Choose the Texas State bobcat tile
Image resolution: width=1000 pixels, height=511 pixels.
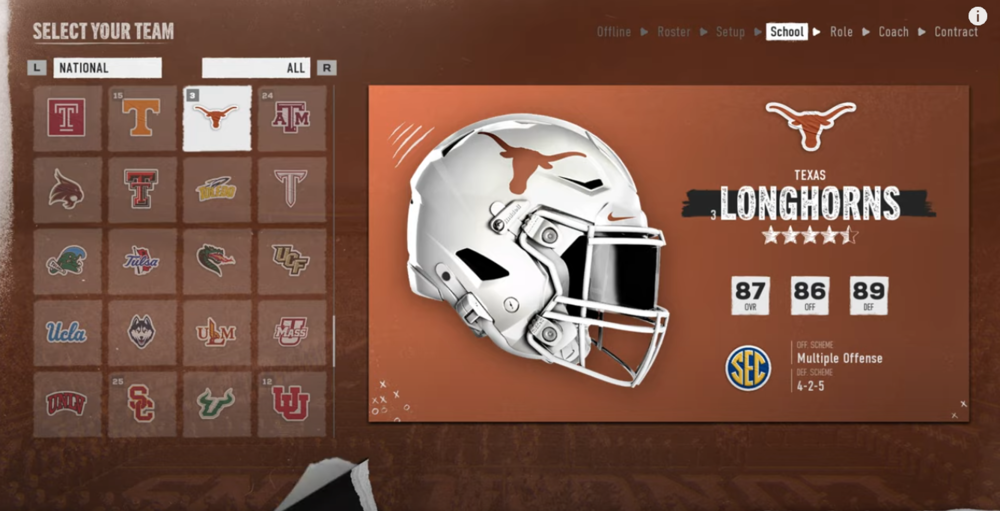67,189
